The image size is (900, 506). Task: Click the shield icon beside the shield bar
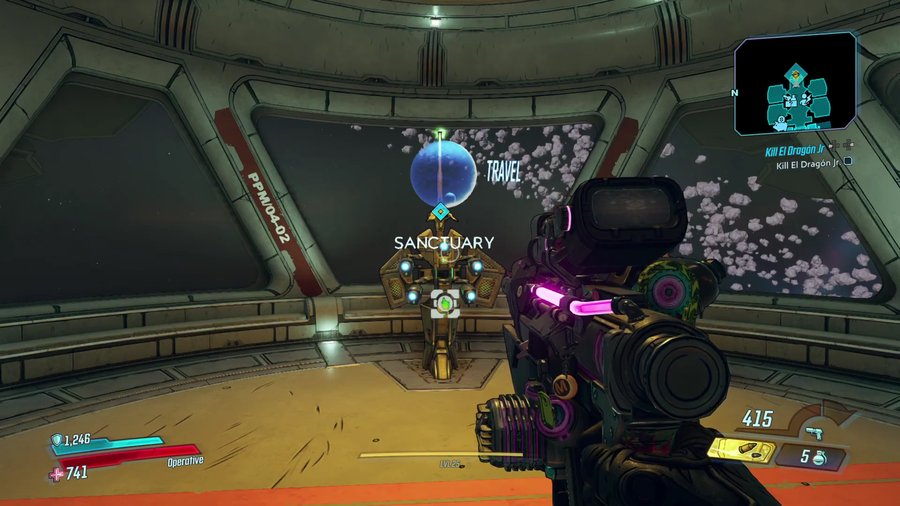(x=57, y=440)
